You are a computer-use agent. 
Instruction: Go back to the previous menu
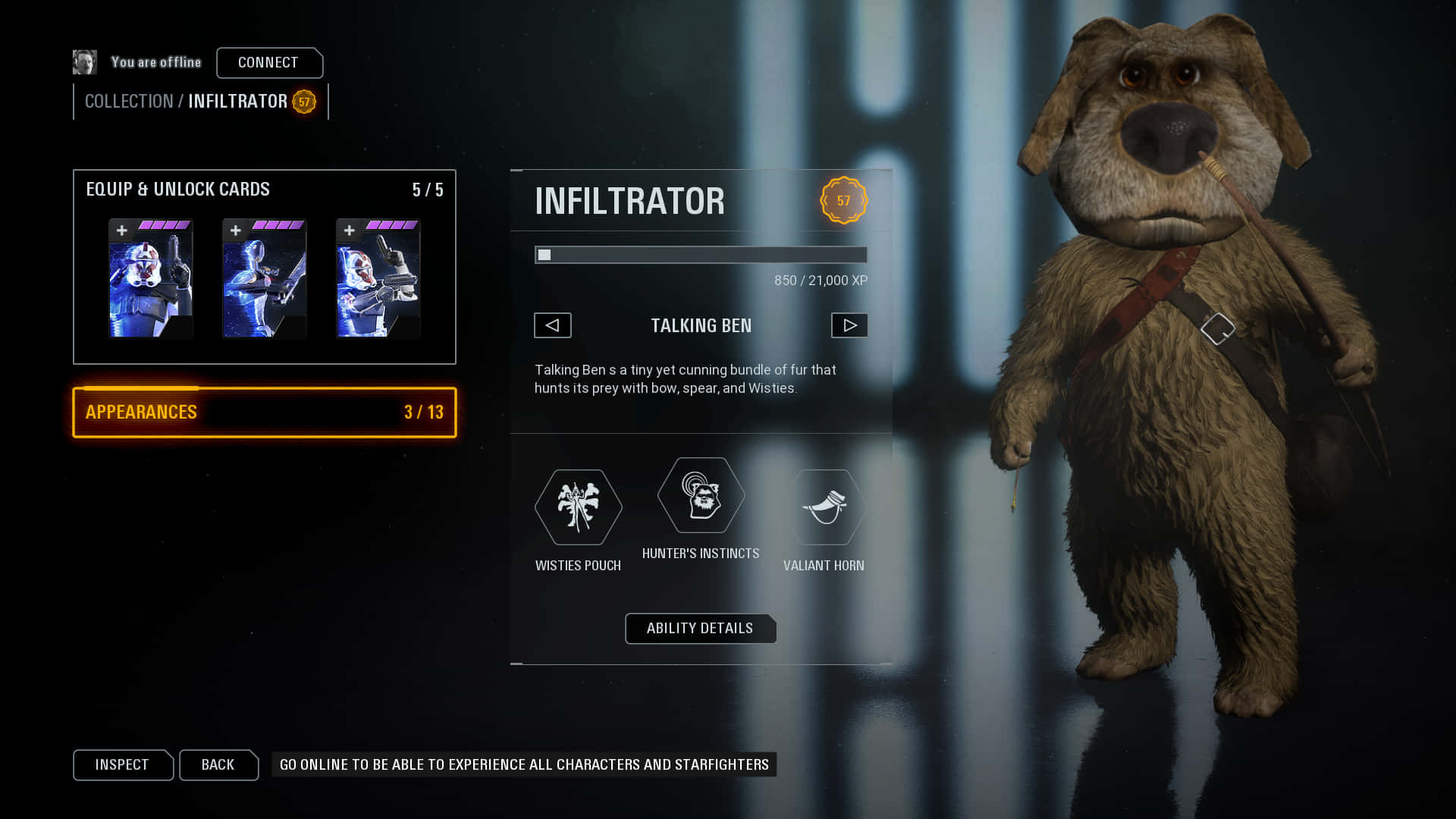(218, 764)
